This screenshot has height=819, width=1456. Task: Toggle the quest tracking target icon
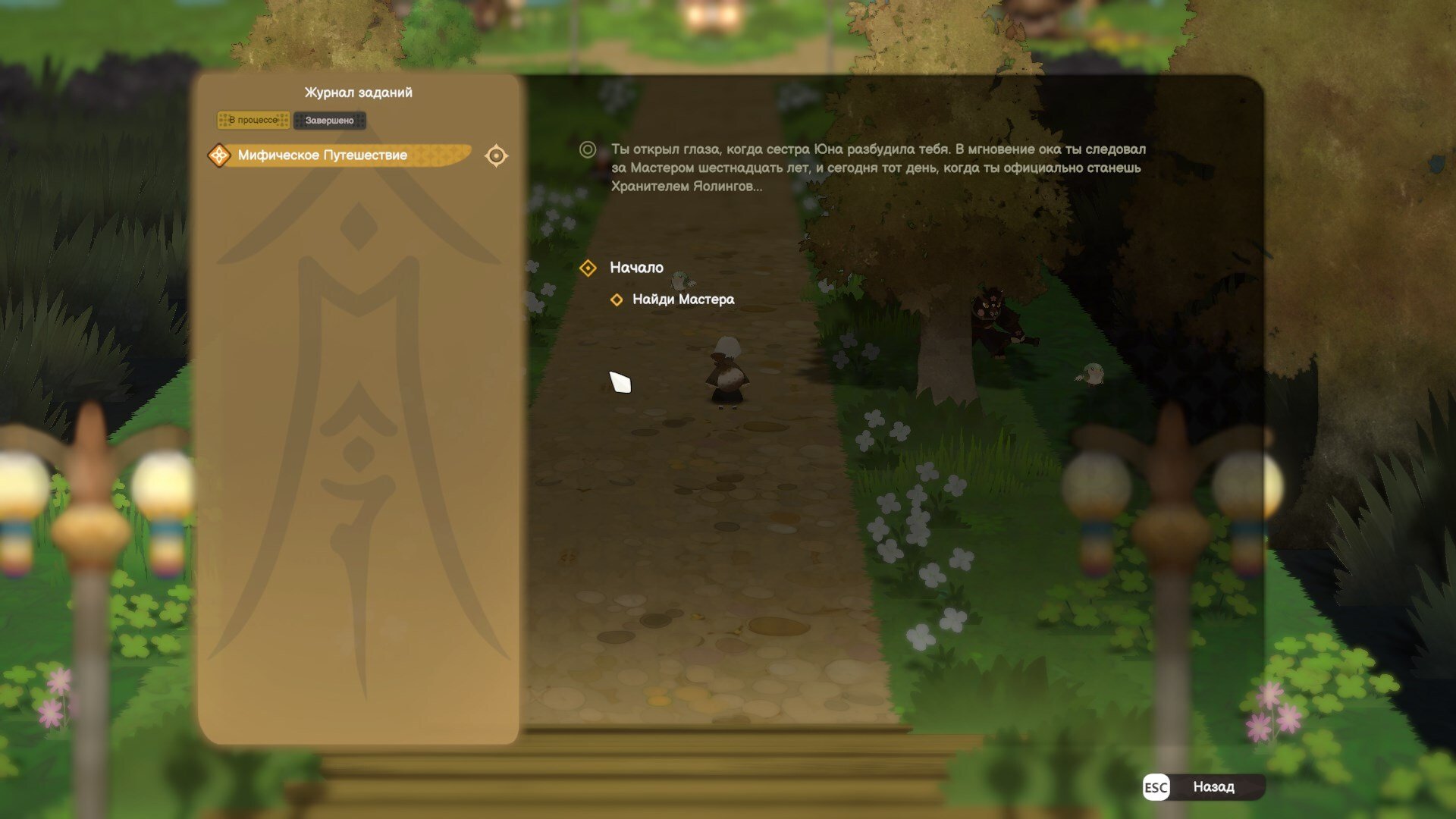point(496,155)
